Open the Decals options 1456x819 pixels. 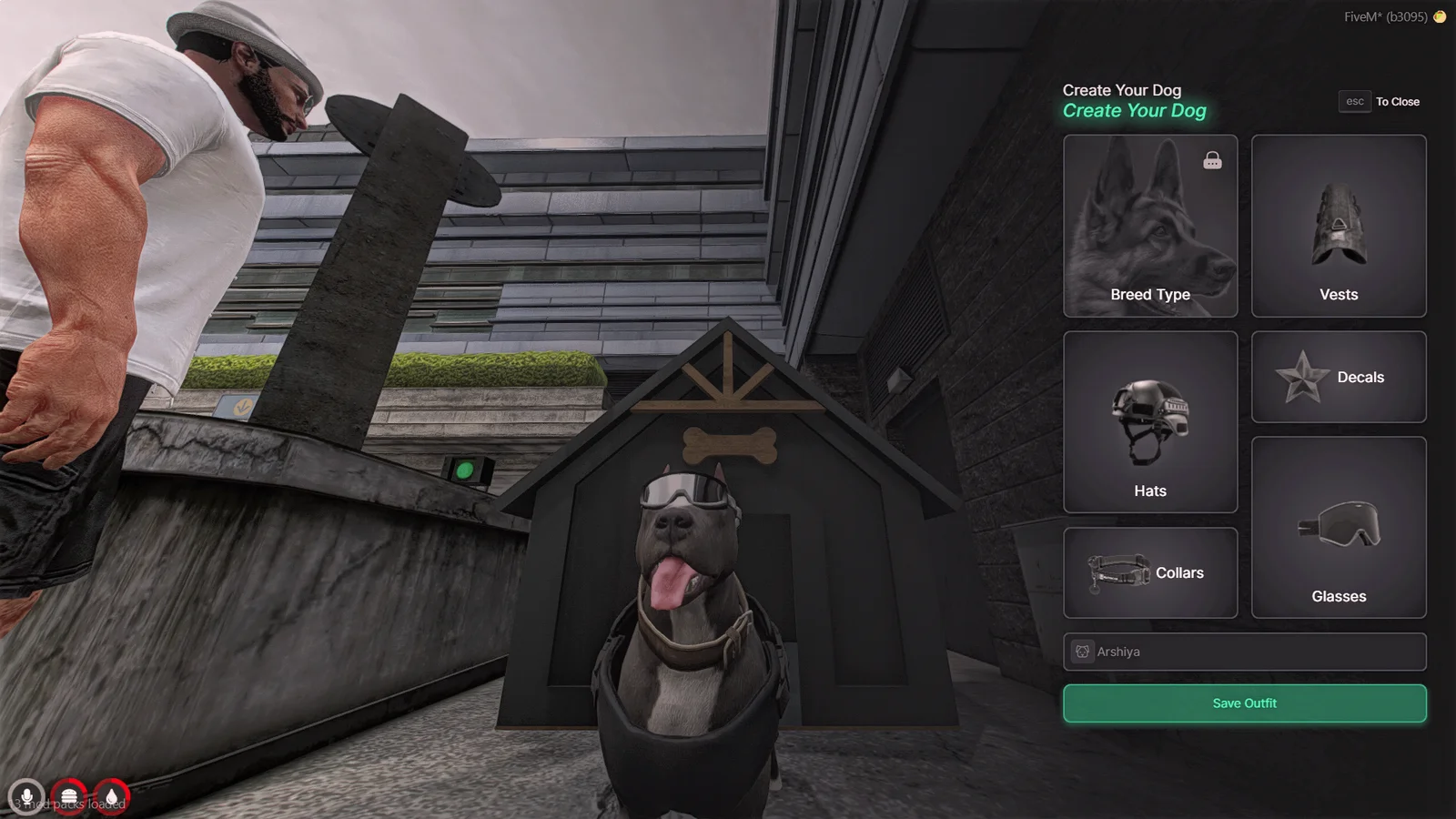1338,377
